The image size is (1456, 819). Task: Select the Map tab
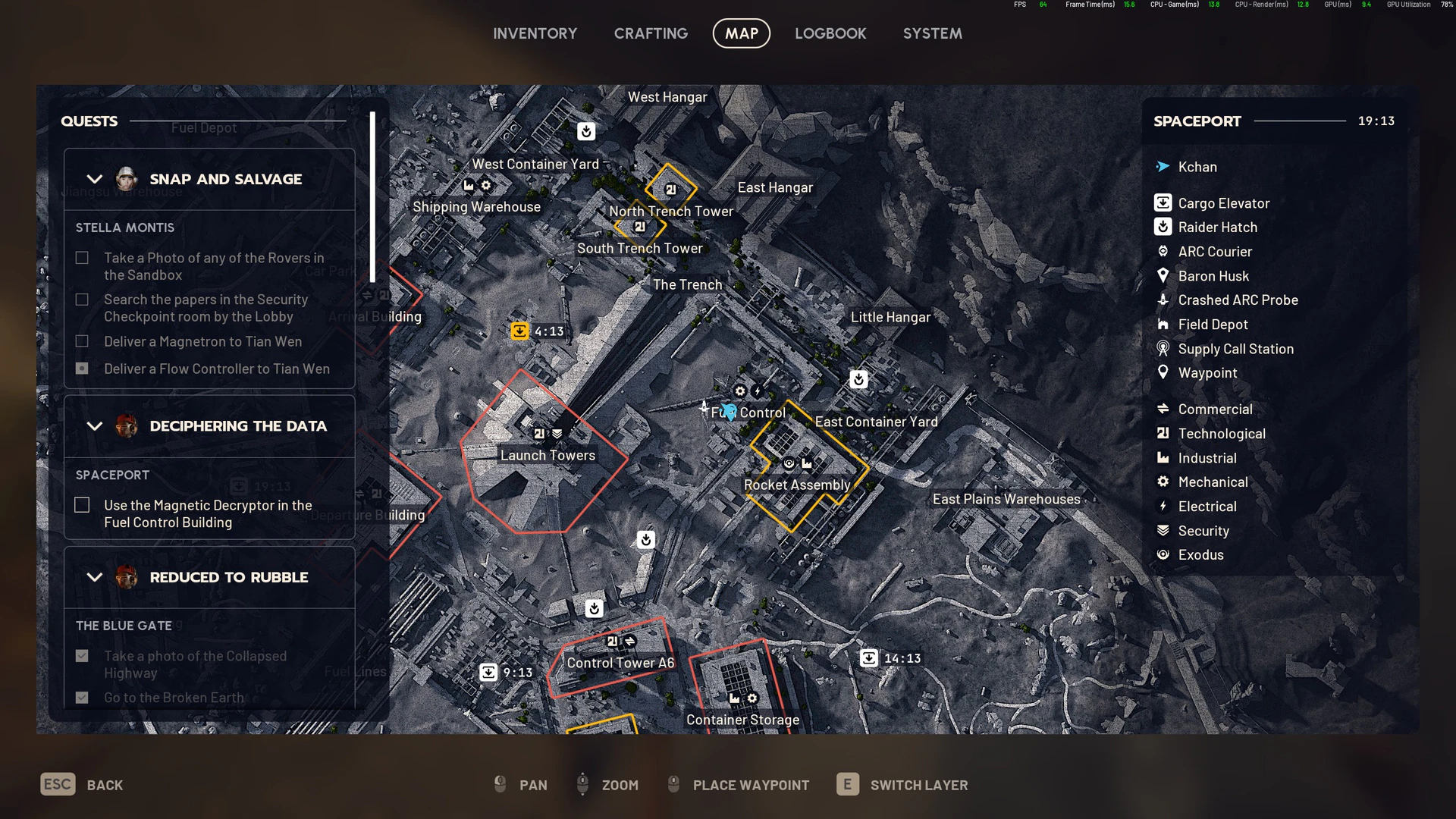click(741, 33)
